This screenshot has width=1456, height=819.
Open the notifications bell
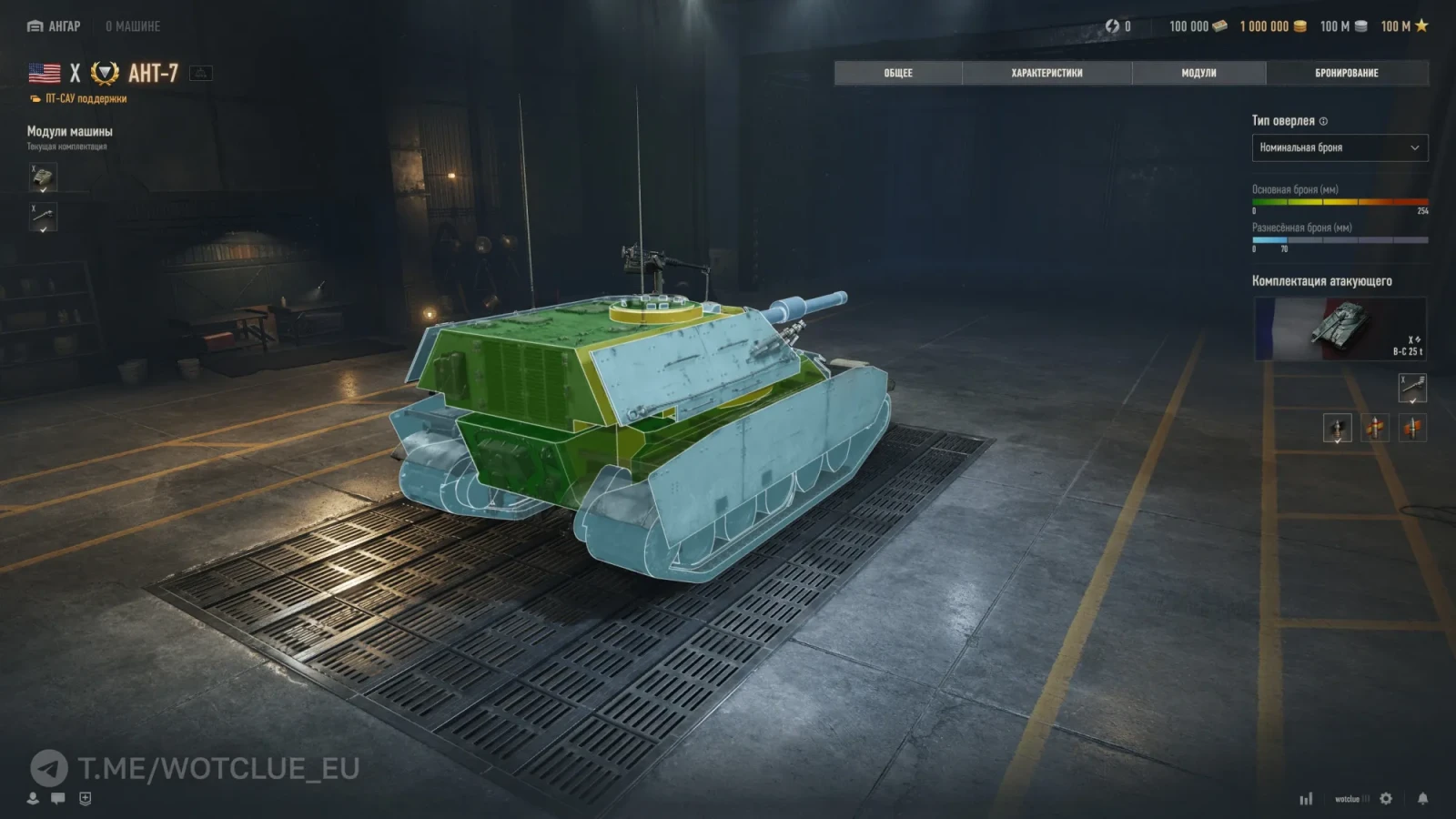tap(1422, 798)
